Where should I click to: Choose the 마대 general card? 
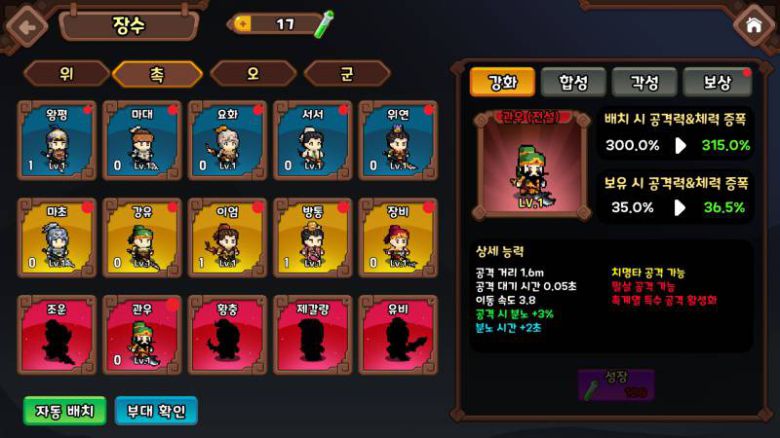(x=142, y=140)
